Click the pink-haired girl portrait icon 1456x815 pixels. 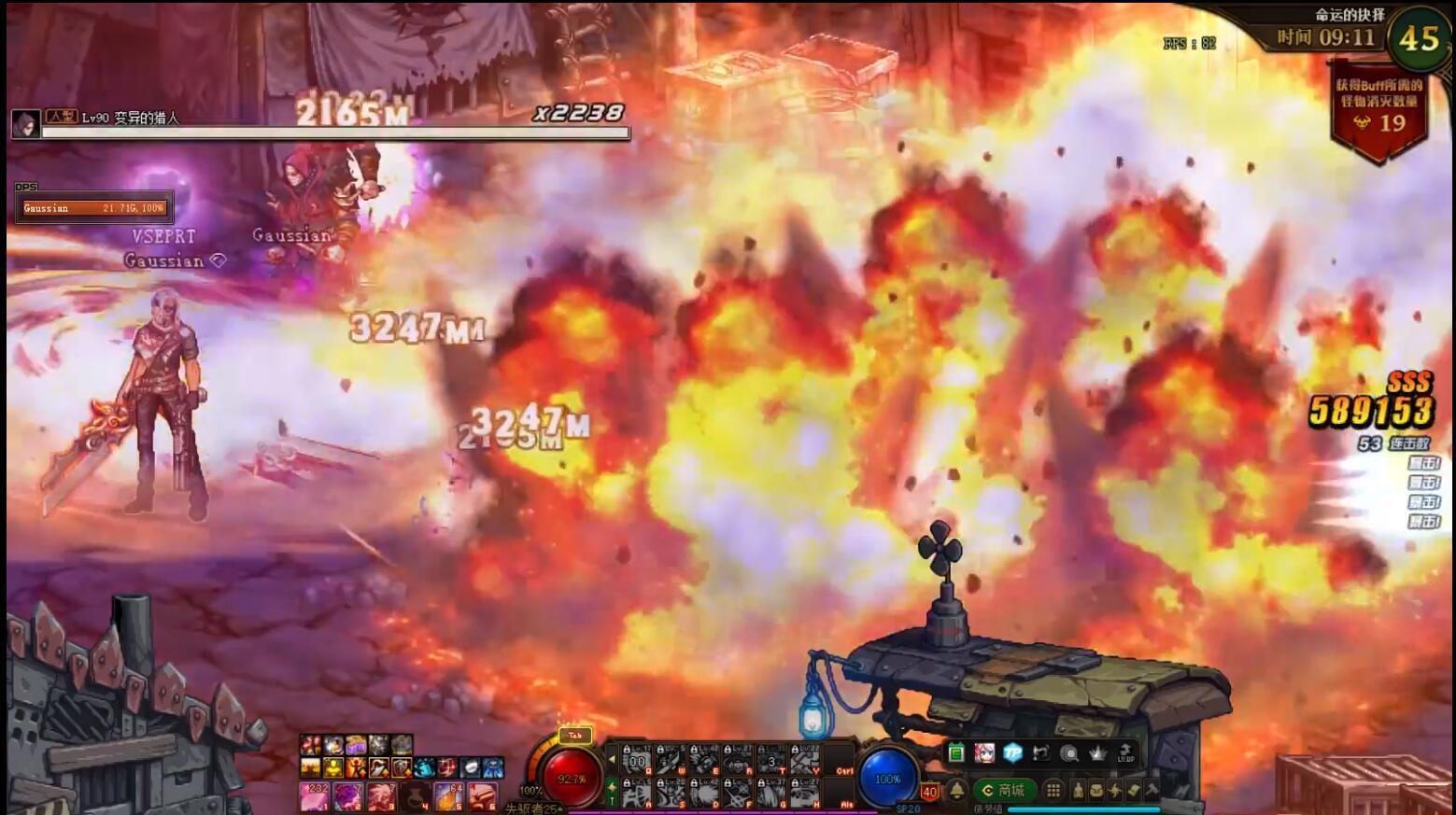coord(984,752)
